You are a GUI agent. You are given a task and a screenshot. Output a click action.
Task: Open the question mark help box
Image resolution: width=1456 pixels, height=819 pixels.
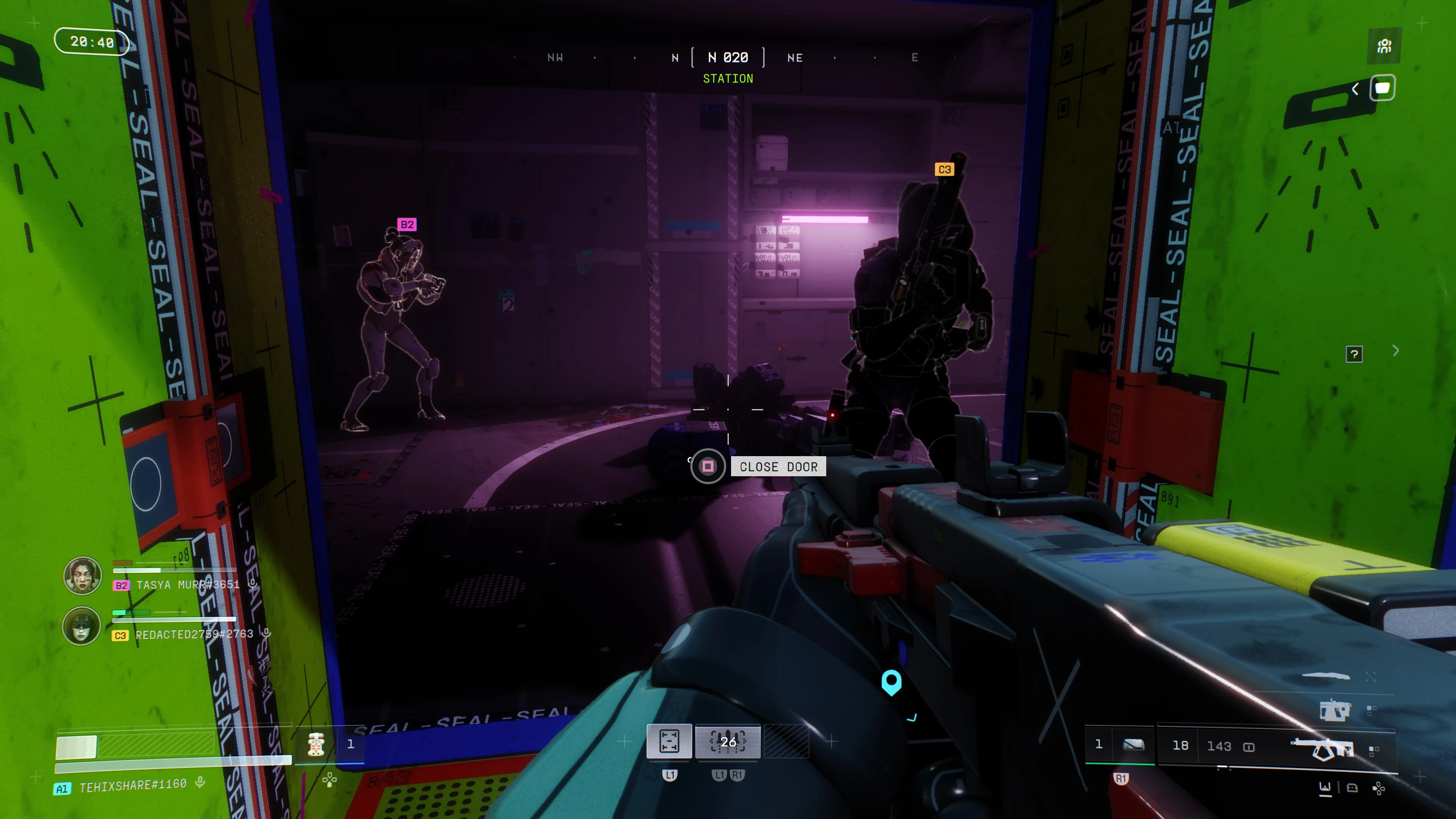click(1354, 355)
